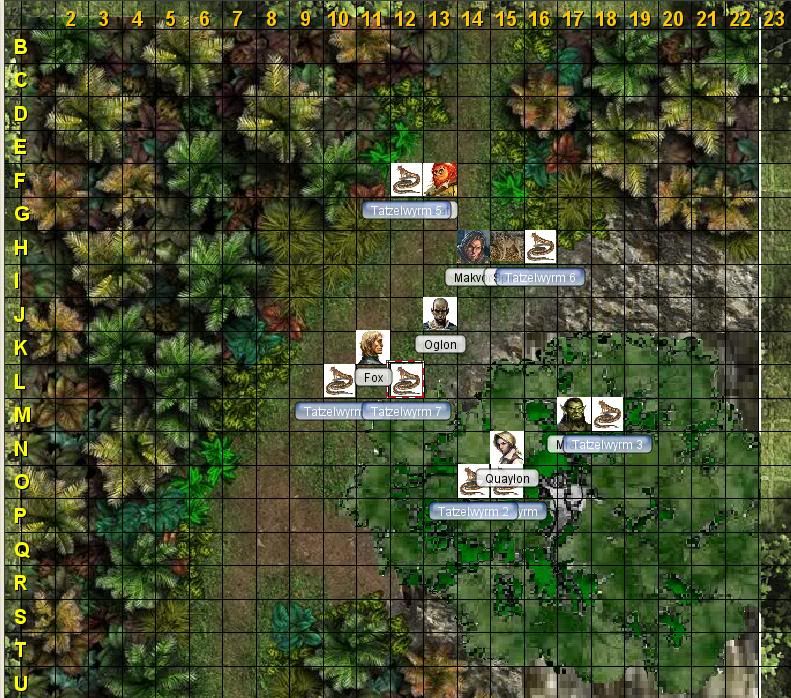This screenshot has width=791, height=698.
Task: Select the leopard companion token
Action: (506, 246)
